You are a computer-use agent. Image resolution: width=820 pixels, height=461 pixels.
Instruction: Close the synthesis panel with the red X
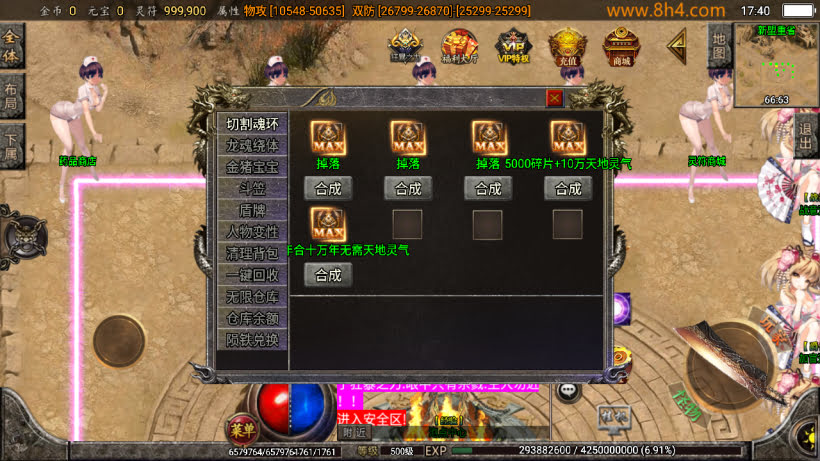[x=554, y=98]
